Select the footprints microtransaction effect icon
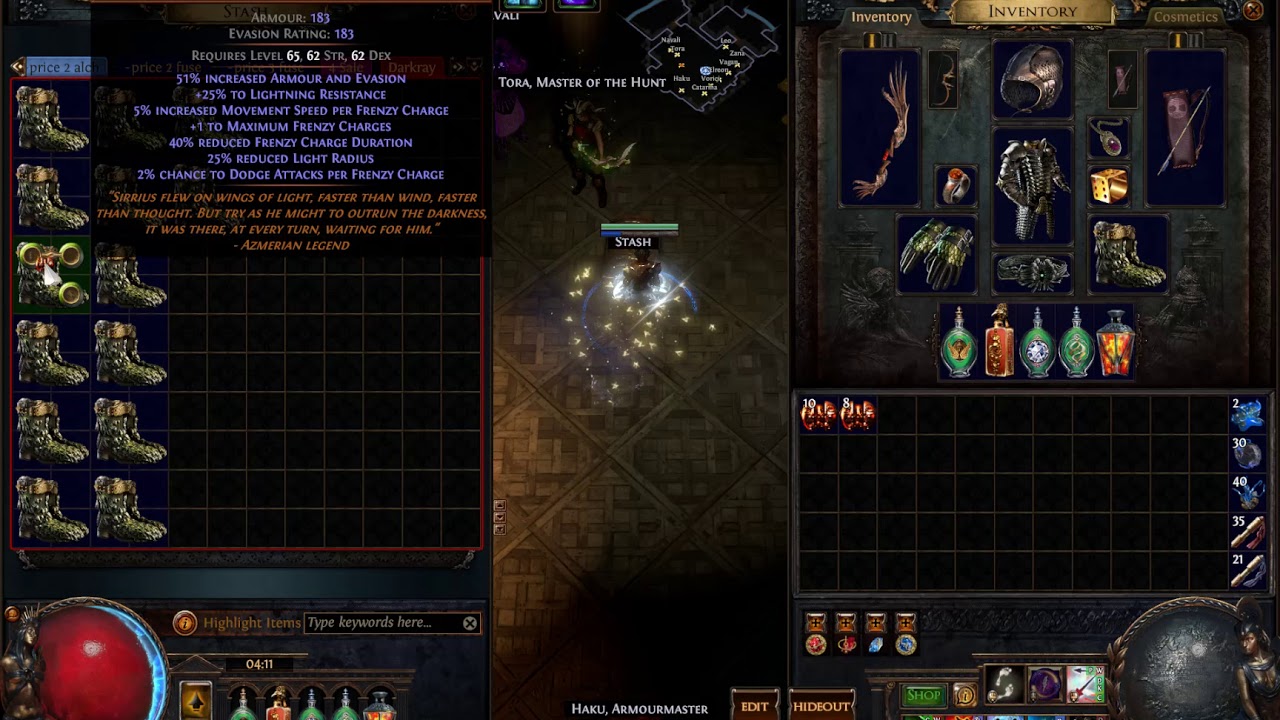Viewport: 1280px width, 720px height. pos(1003,683)
